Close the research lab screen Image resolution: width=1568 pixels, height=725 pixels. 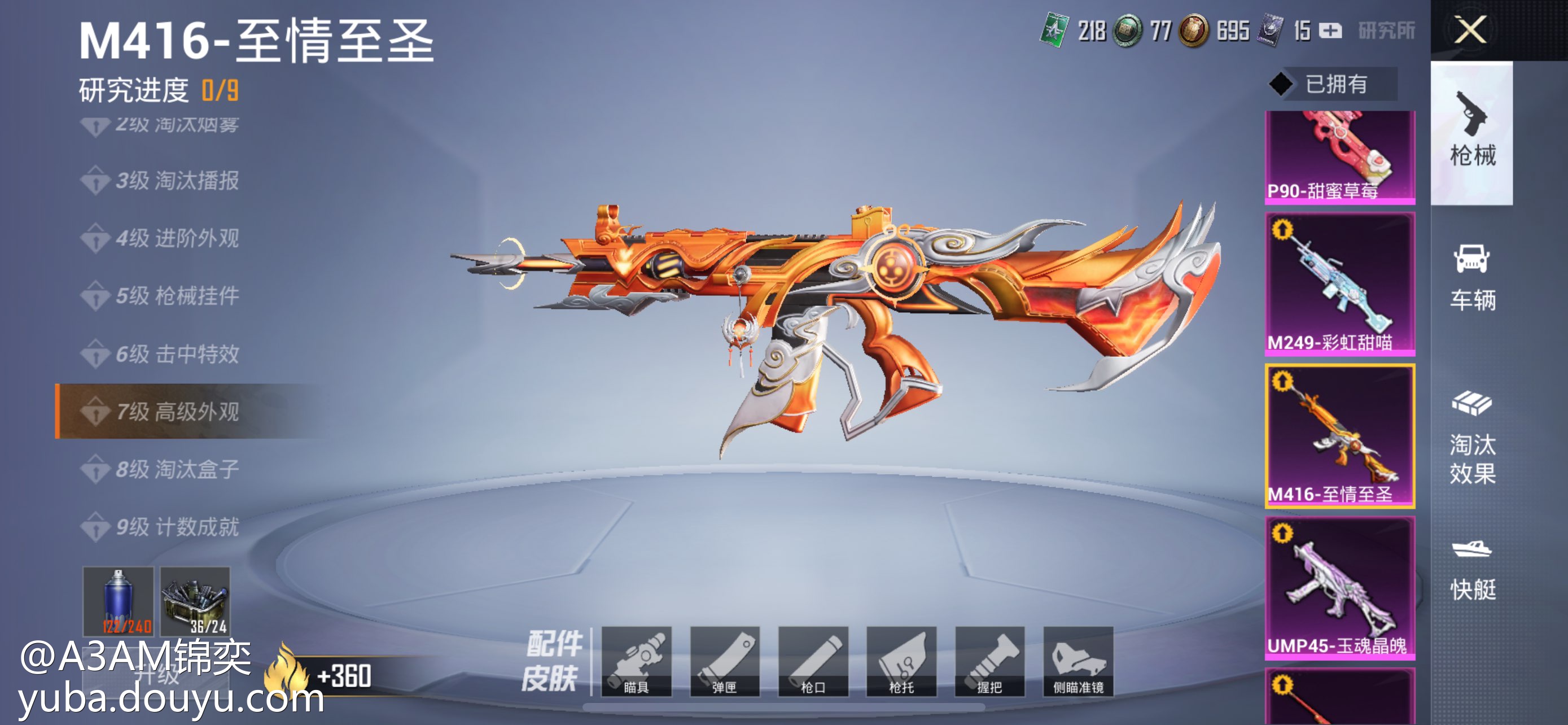[x=1470, y=29]
